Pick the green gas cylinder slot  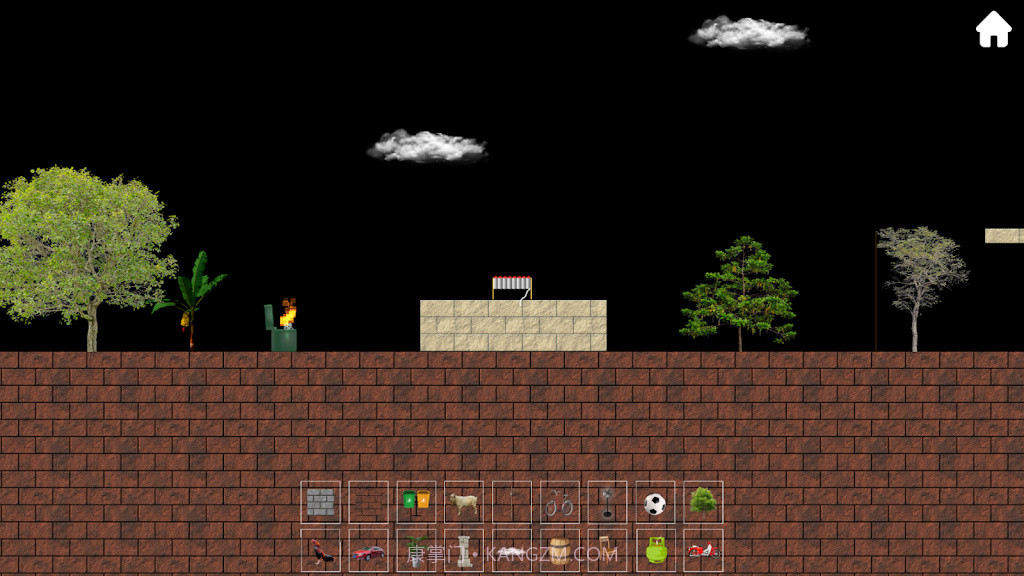click(x=655, y=551)
